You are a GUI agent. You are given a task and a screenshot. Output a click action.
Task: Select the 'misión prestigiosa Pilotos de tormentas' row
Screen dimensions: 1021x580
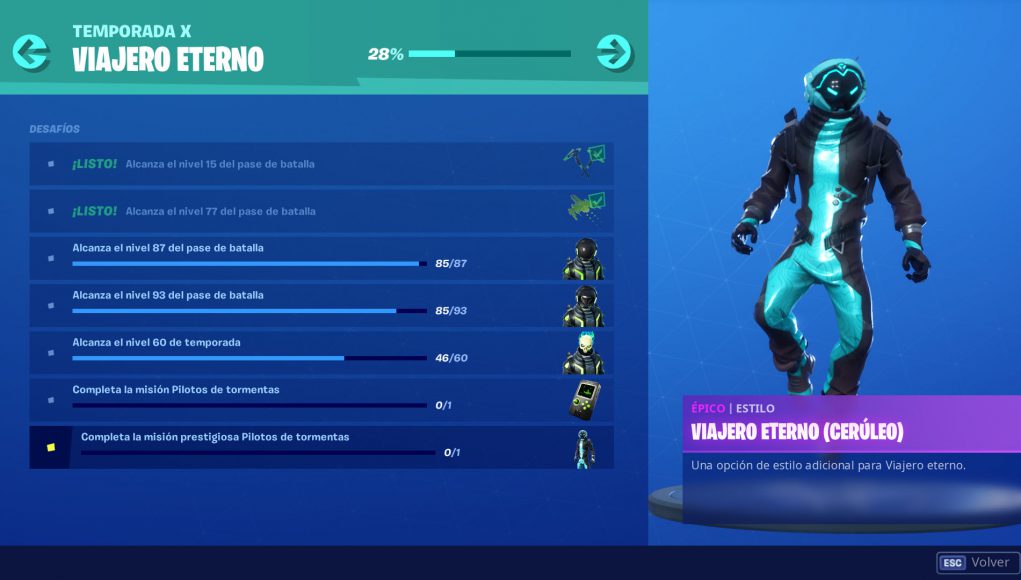tap(300, 446)
